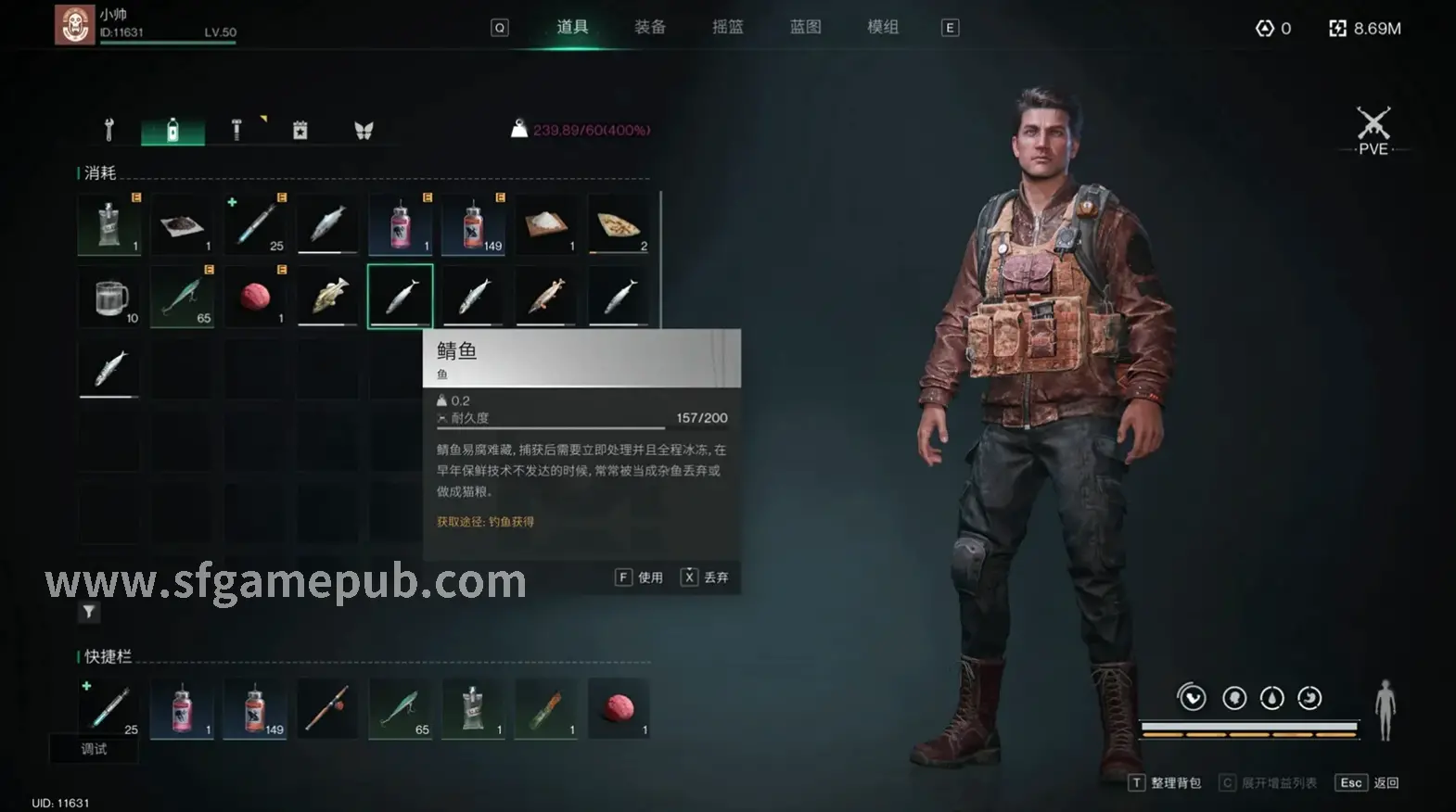Select the fishing rod in the quickbar
Viewport: 1456px width, 812px height.
tap(327, 709)
